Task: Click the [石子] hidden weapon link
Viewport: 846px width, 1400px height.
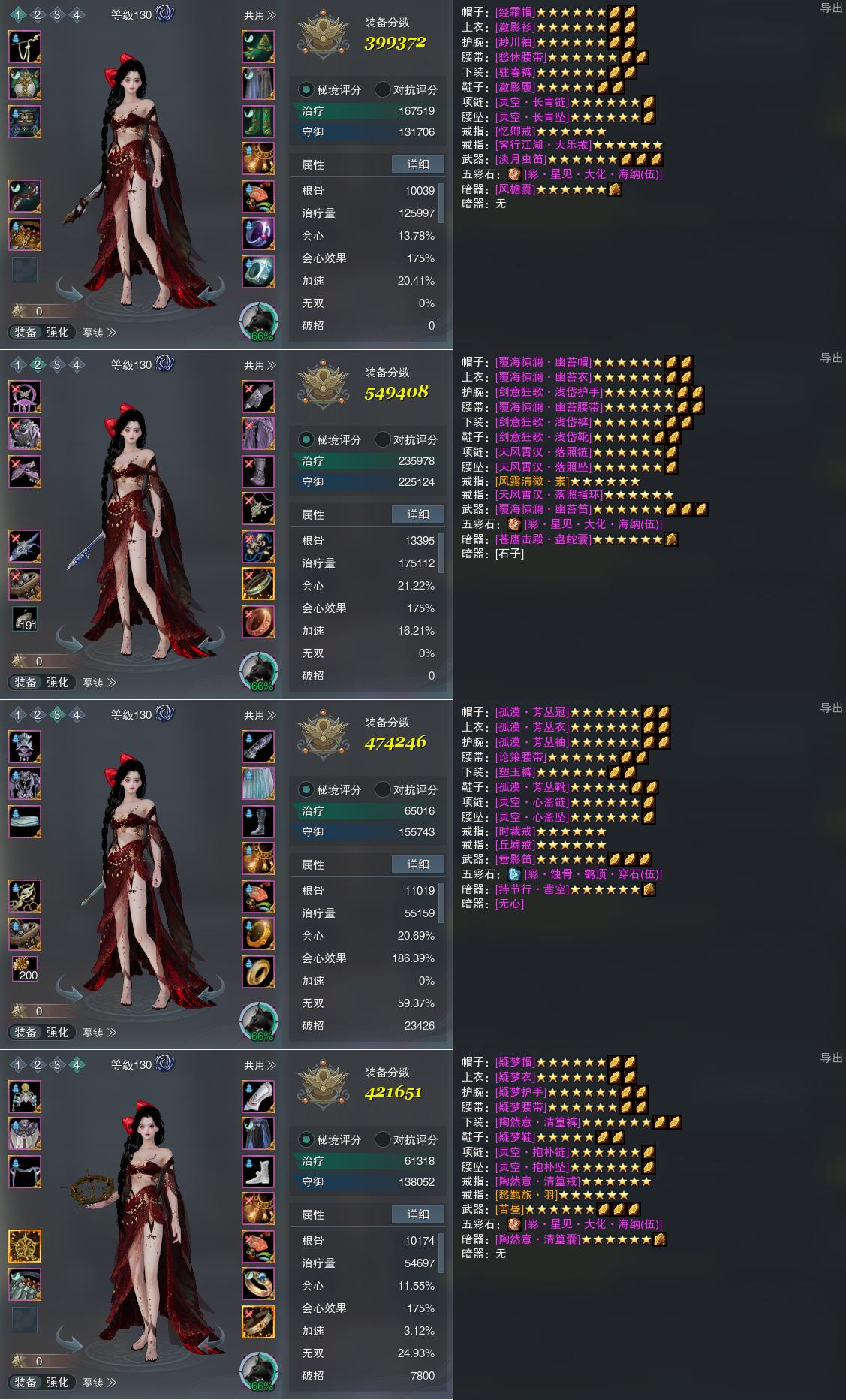Action: click(510, 554)
